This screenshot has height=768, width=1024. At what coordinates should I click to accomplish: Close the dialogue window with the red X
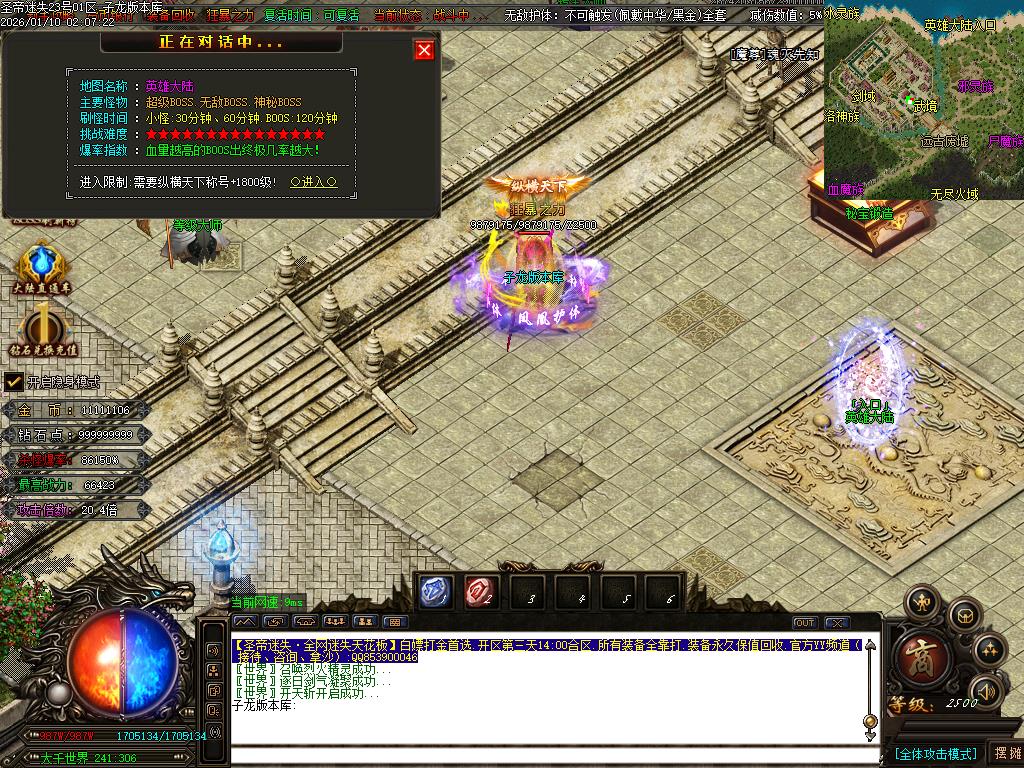tap(425, 50)
